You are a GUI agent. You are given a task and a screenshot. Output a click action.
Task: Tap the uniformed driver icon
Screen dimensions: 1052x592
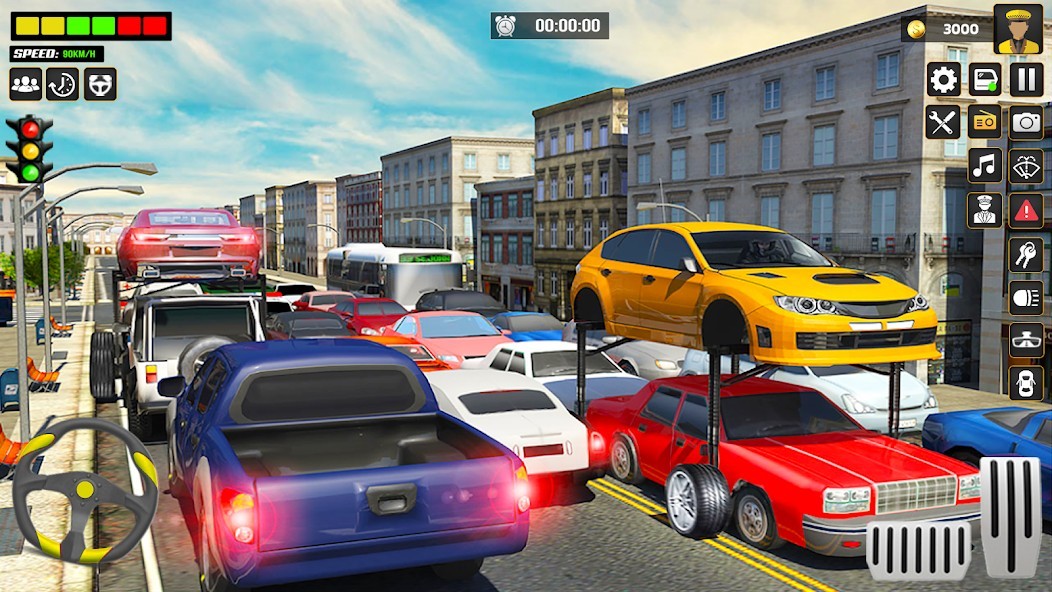985,209
